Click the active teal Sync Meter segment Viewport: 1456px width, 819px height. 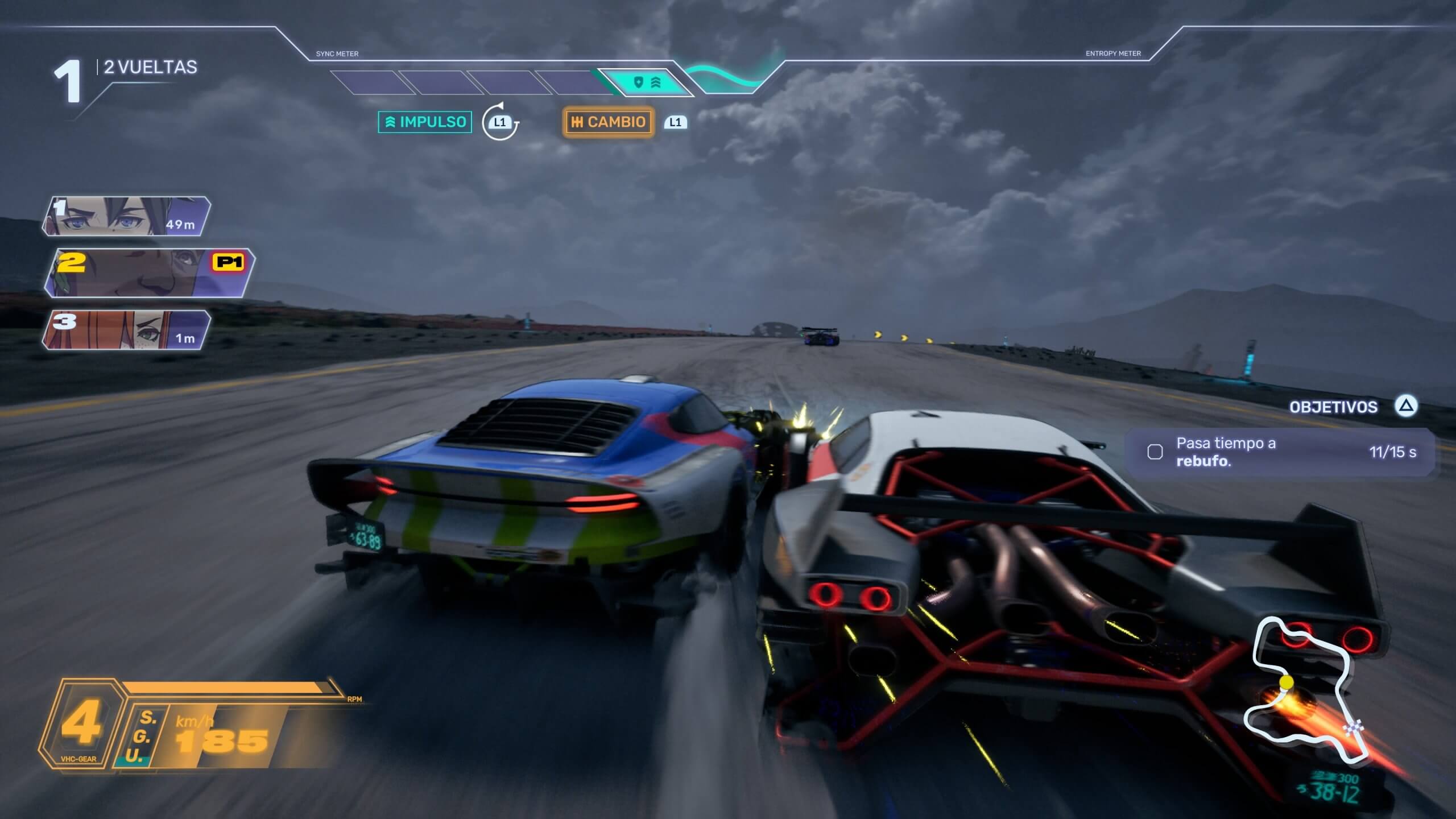646,83
